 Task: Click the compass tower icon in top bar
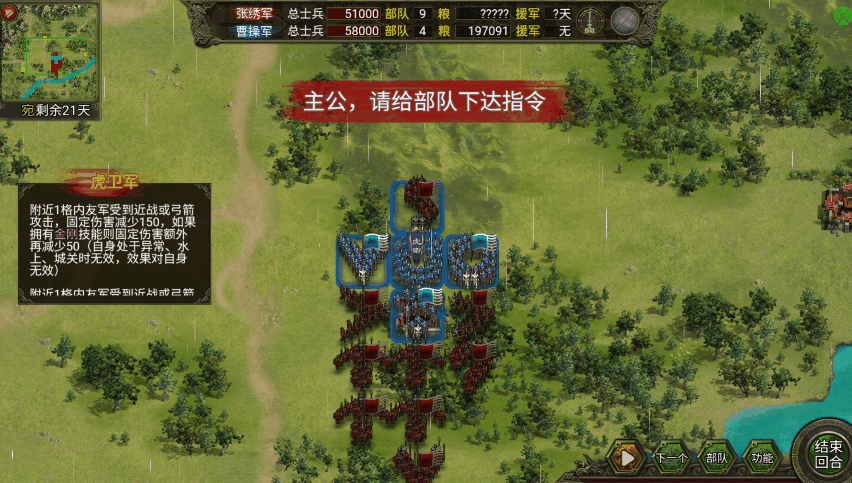[x=592, y=20]
